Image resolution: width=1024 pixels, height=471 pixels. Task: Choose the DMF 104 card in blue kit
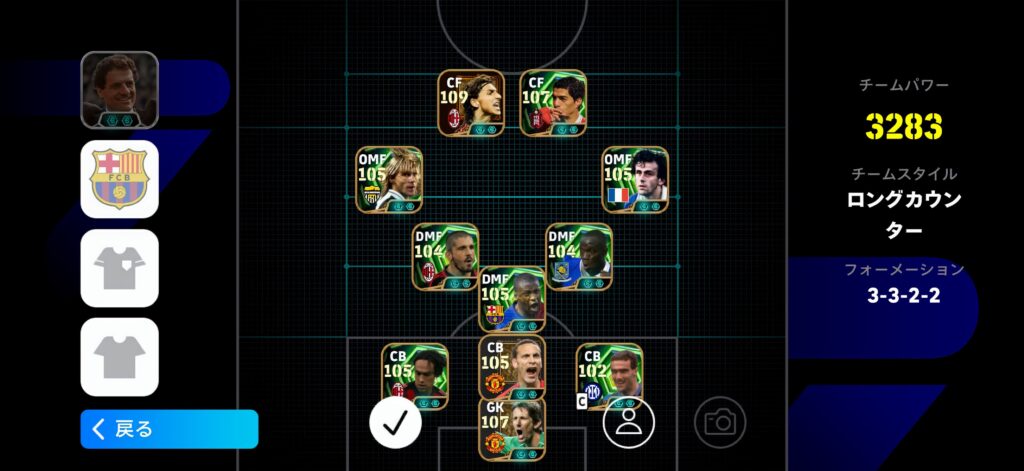[x=579, y=257]
